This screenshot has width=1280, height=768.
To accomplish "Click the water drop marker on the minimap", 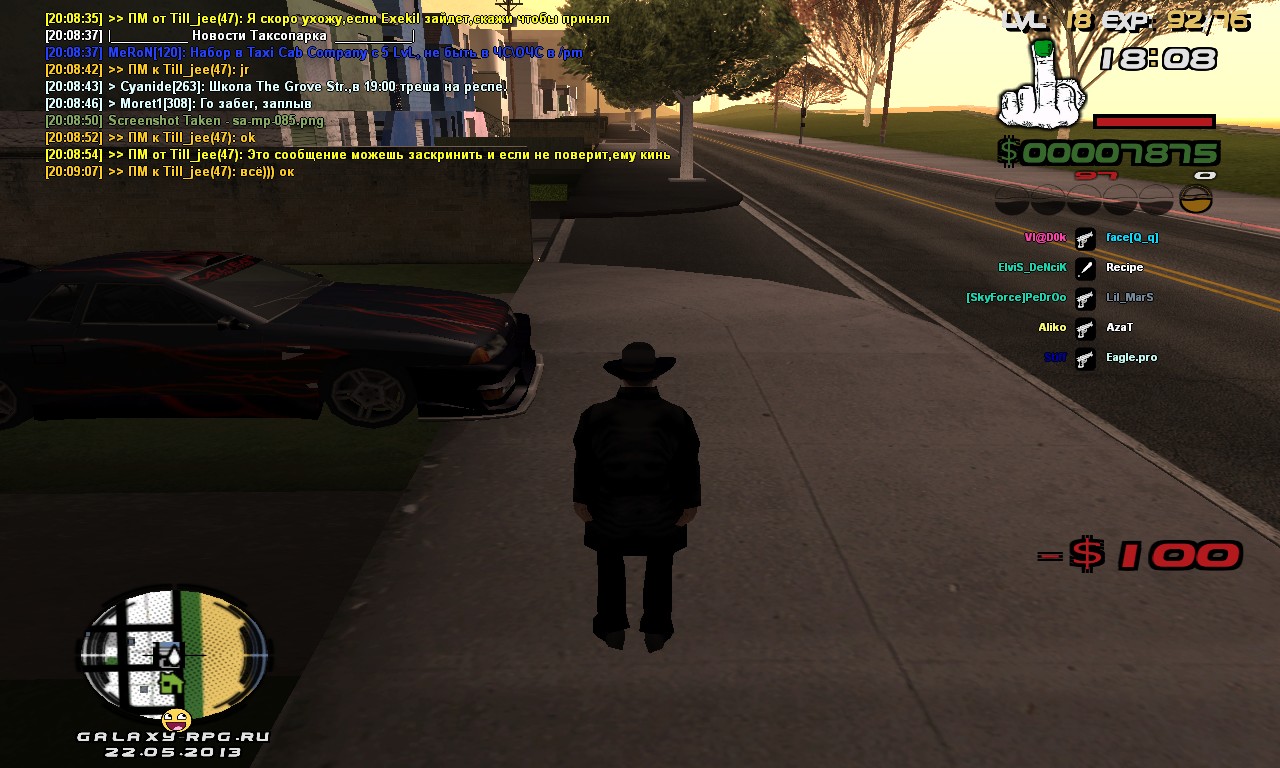I will point(173,654).
